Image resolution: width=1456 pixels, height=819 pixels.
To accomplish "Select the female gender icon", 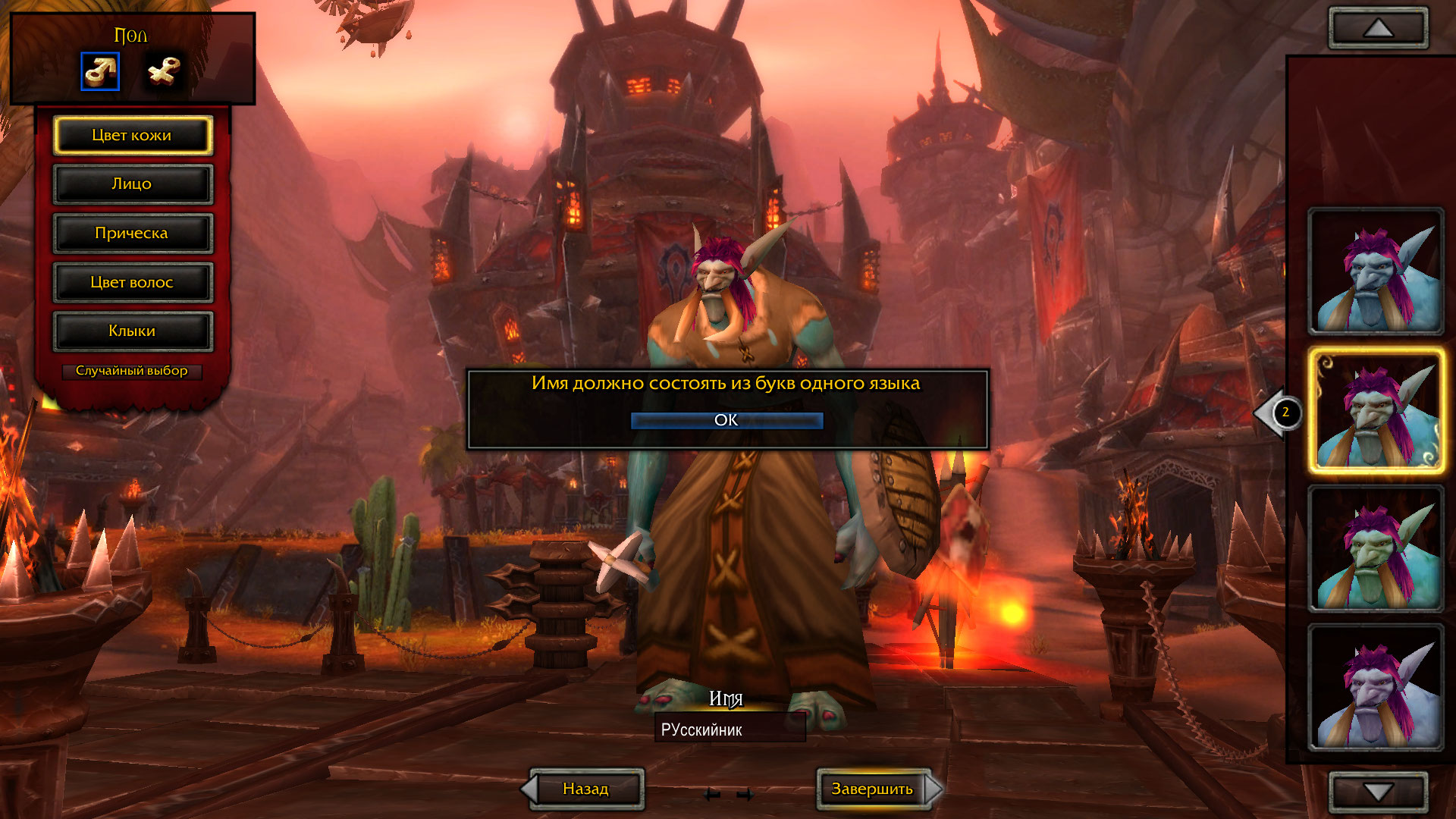I will pyautogui.click(x=164, y=71).
